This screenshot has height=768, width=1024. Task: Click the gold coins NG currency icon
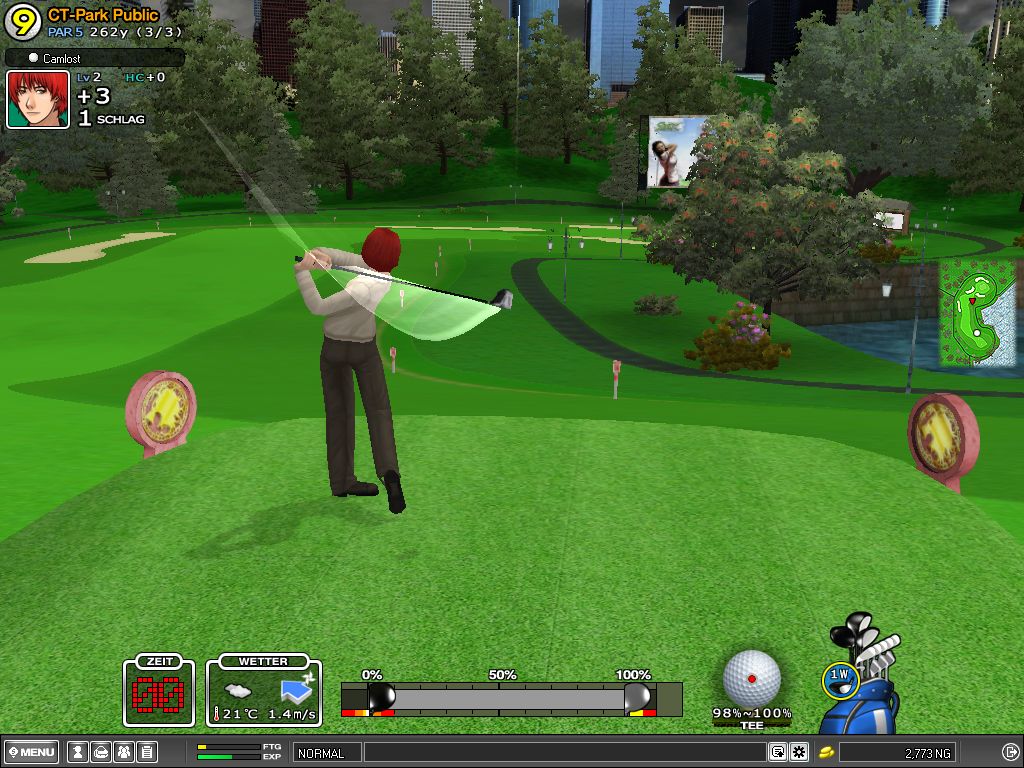coord(827,752)
